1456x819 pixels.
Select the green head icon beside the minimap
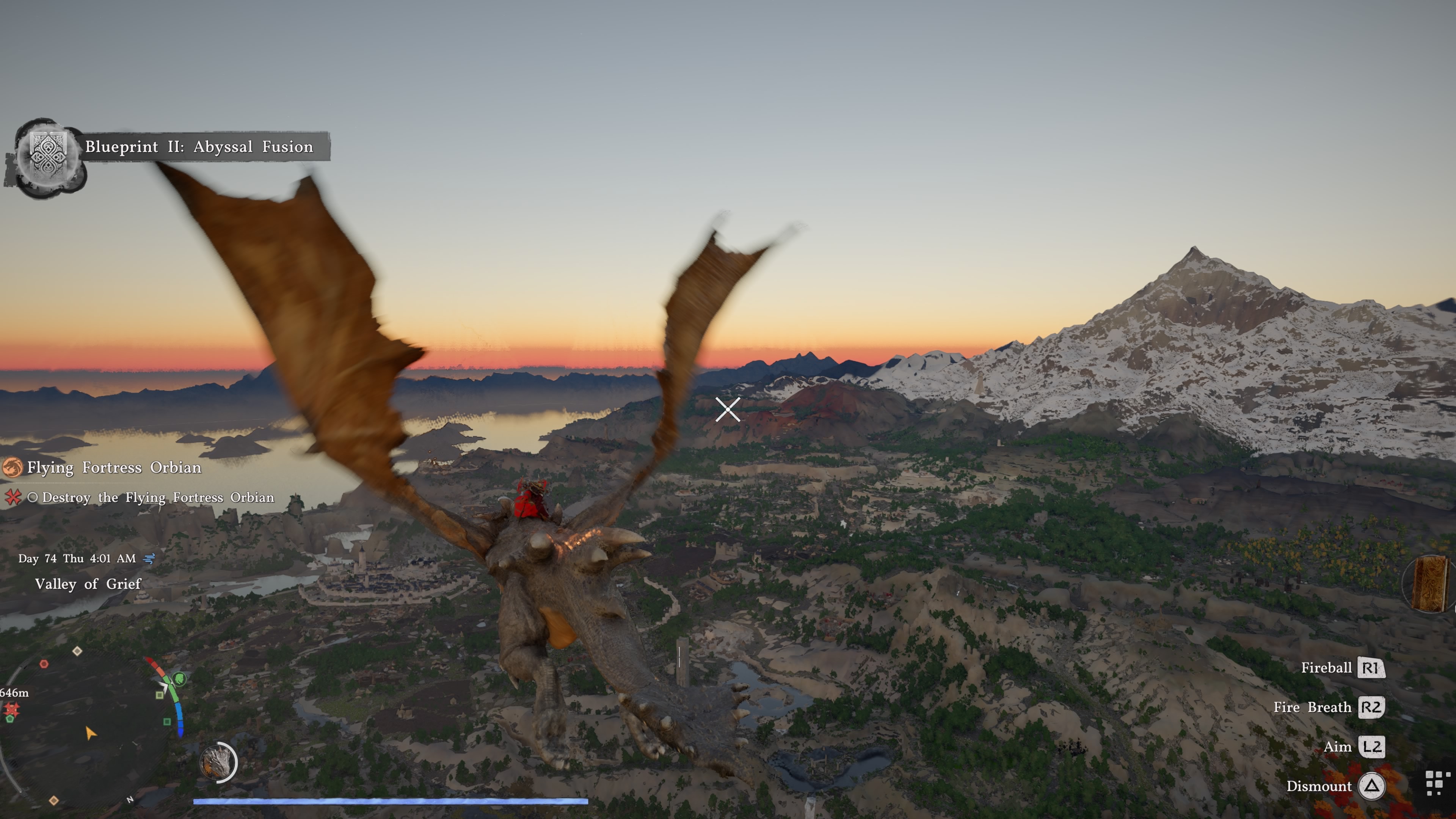pyautogui.click(x=179, y=678)
